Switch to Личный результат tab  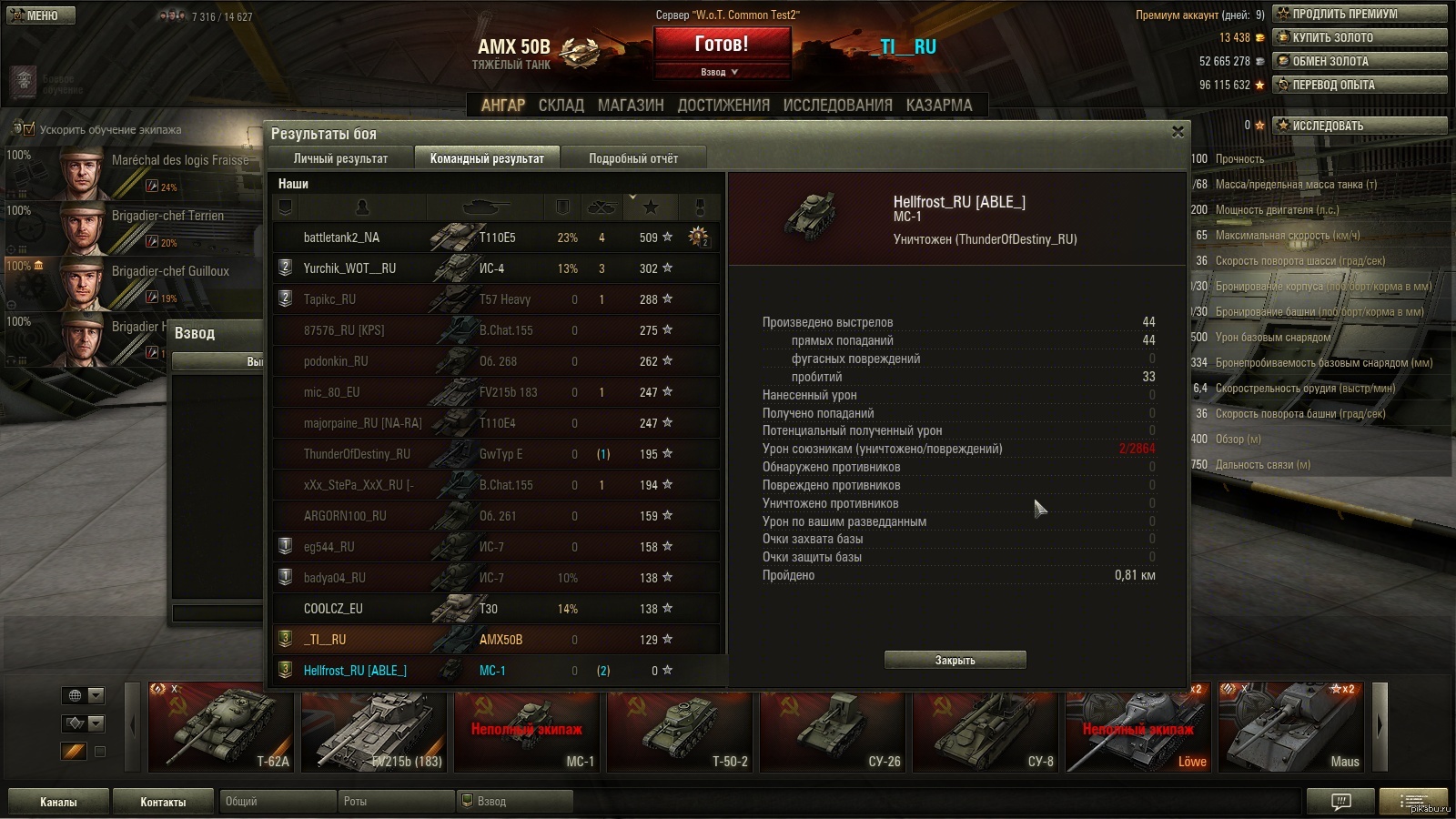tap(340, 158)
